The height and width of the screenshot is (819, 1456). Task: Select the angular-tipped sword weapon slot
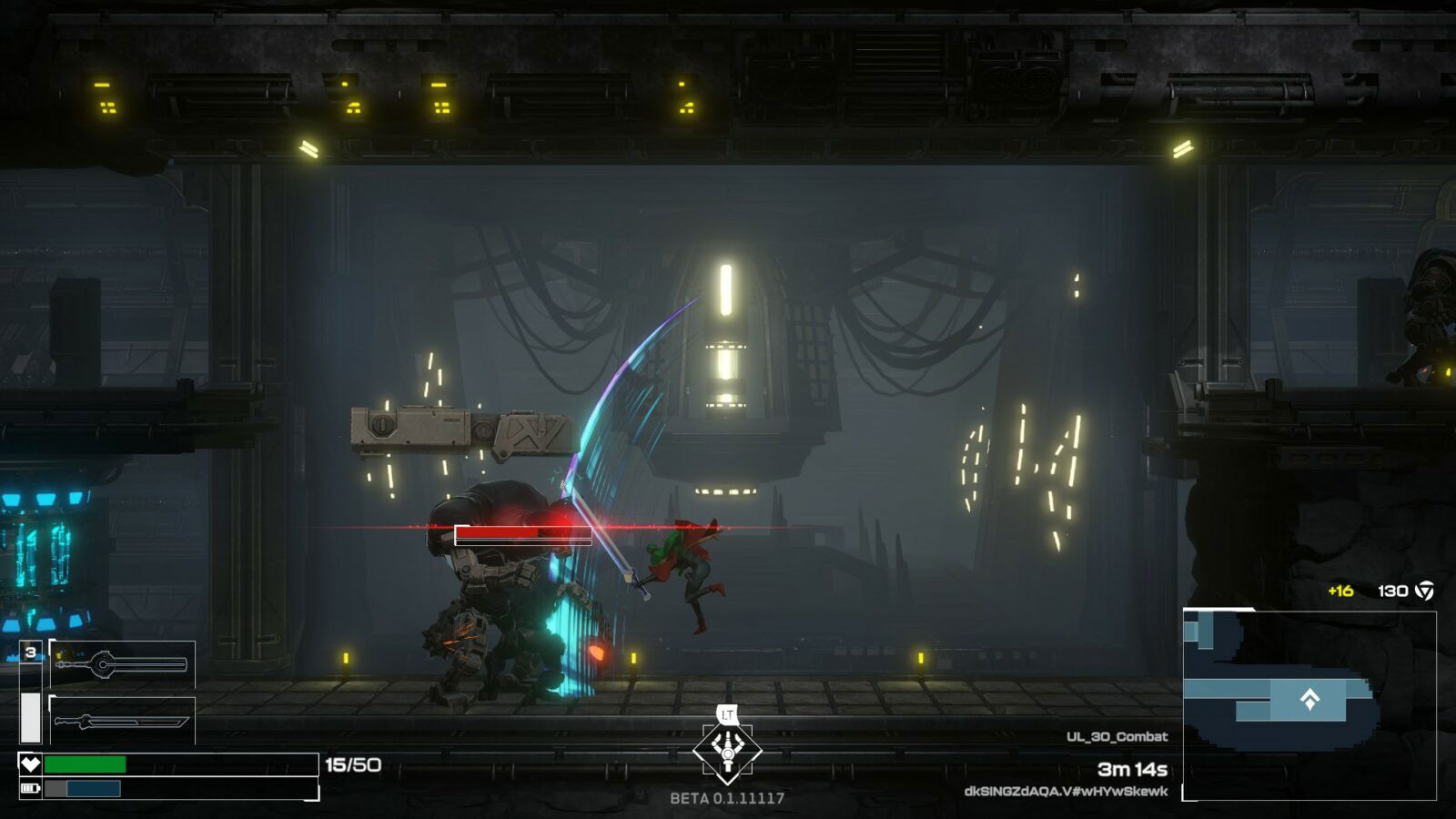click(x=122, y=722)
